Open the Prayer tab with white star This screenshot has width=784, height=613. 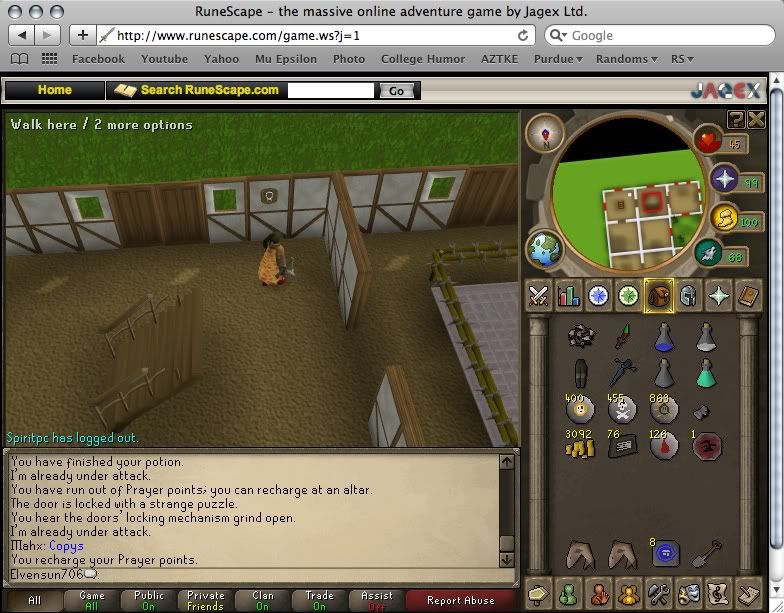coord(718,296)
